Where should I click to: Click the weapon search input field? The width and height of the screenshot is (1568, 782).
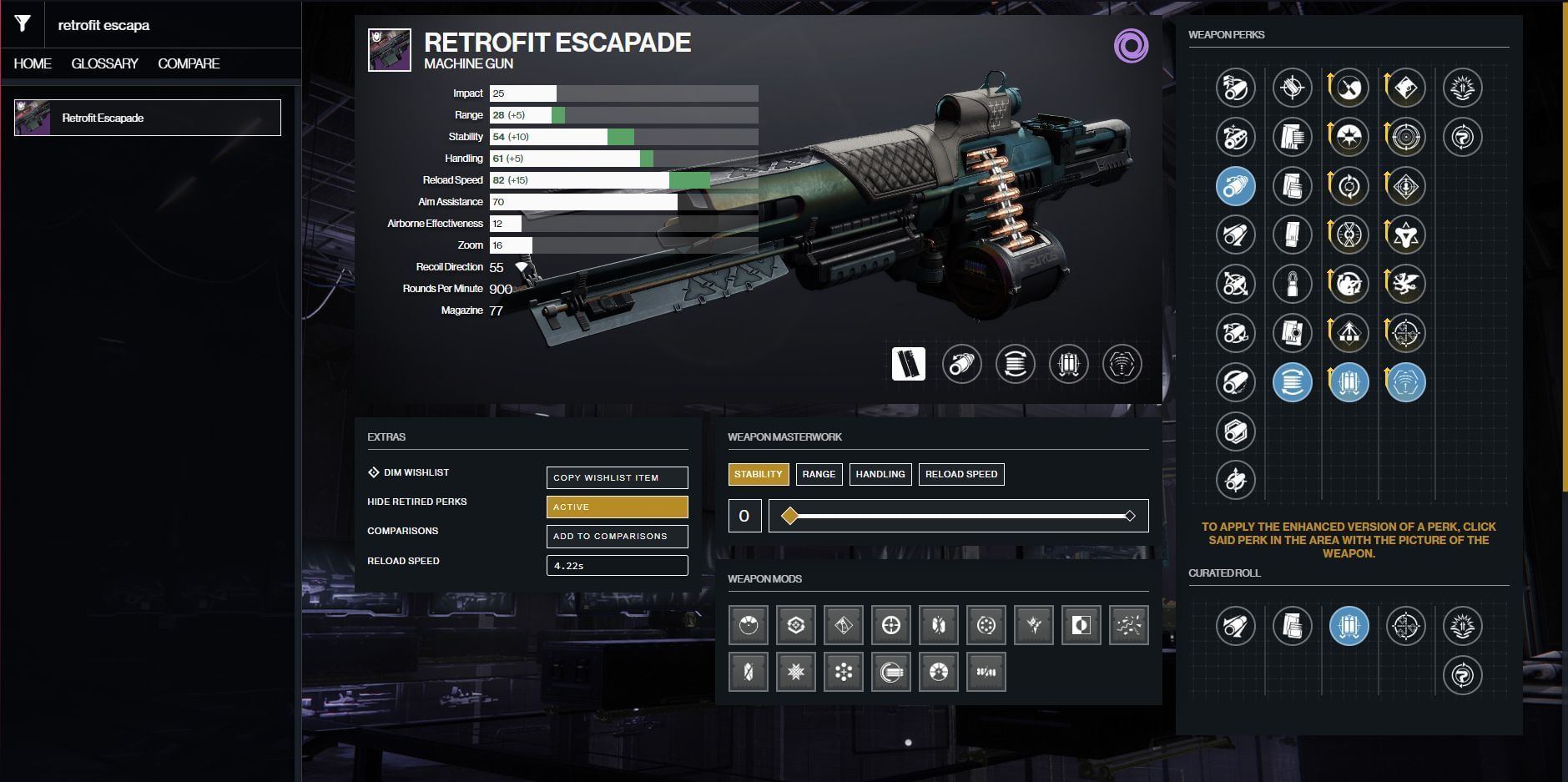pyautogui.click(x=167, y=25)
